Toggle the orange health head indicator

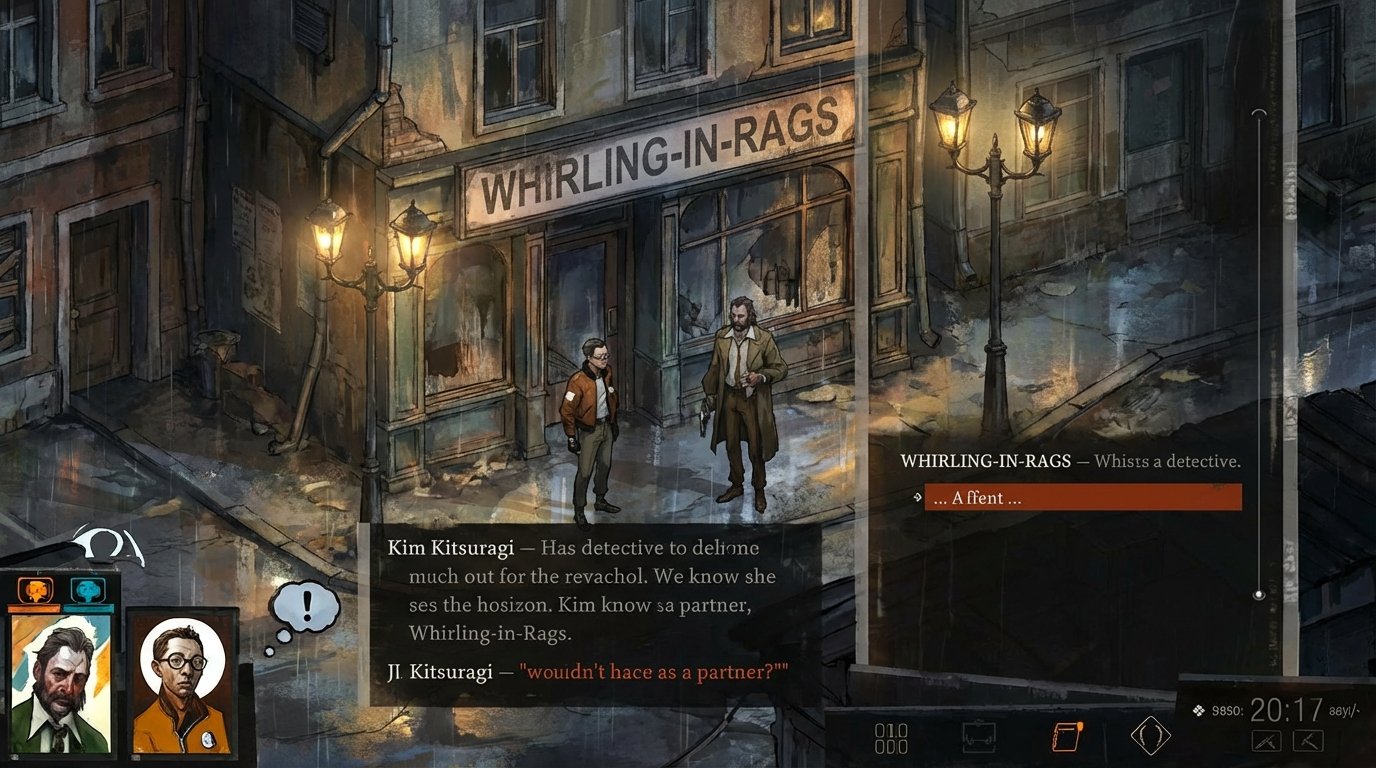(34, 589)
